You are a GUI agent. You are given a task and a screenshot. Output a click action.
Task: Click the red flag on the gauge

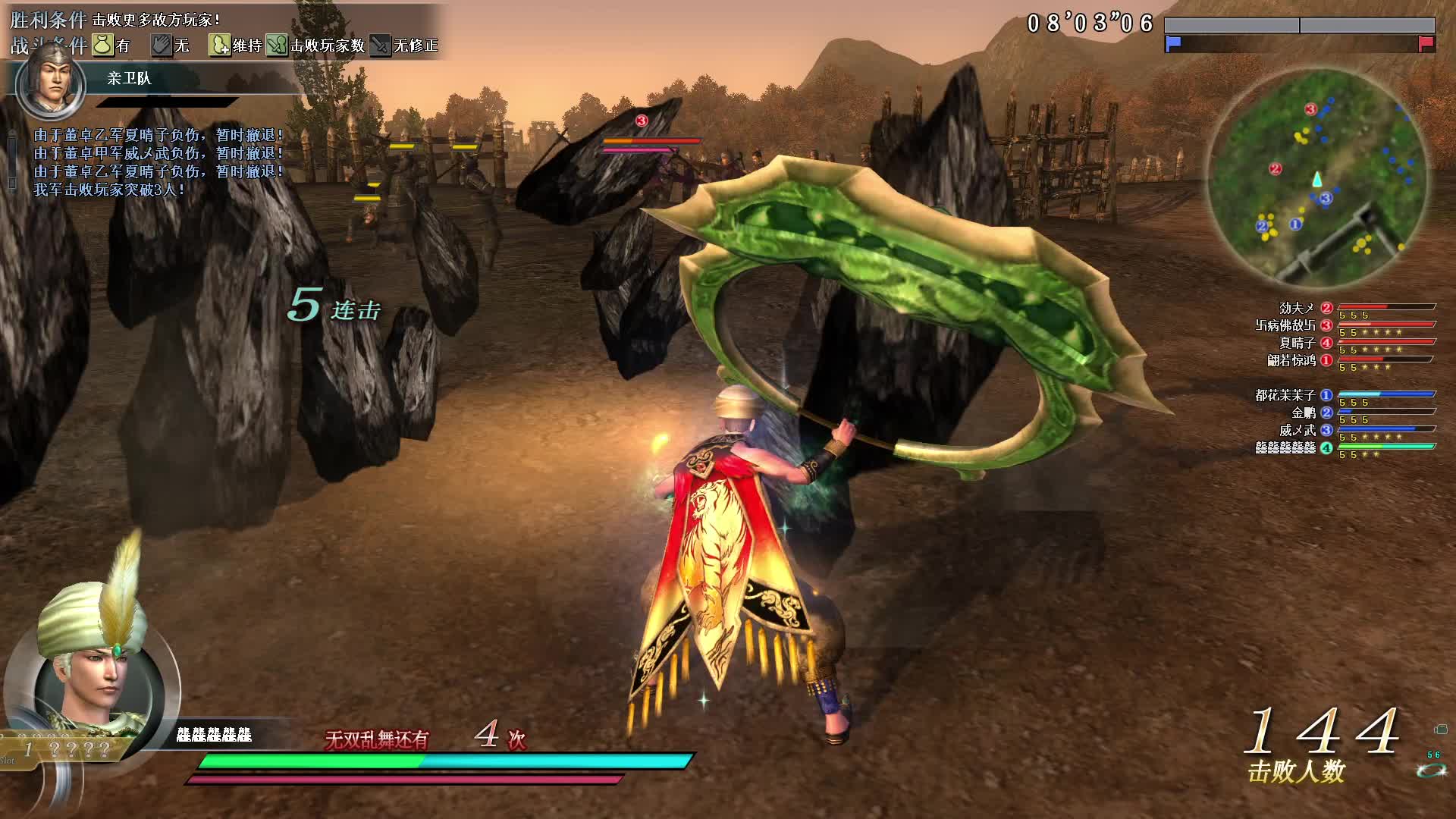click(x=1426, y=43)
